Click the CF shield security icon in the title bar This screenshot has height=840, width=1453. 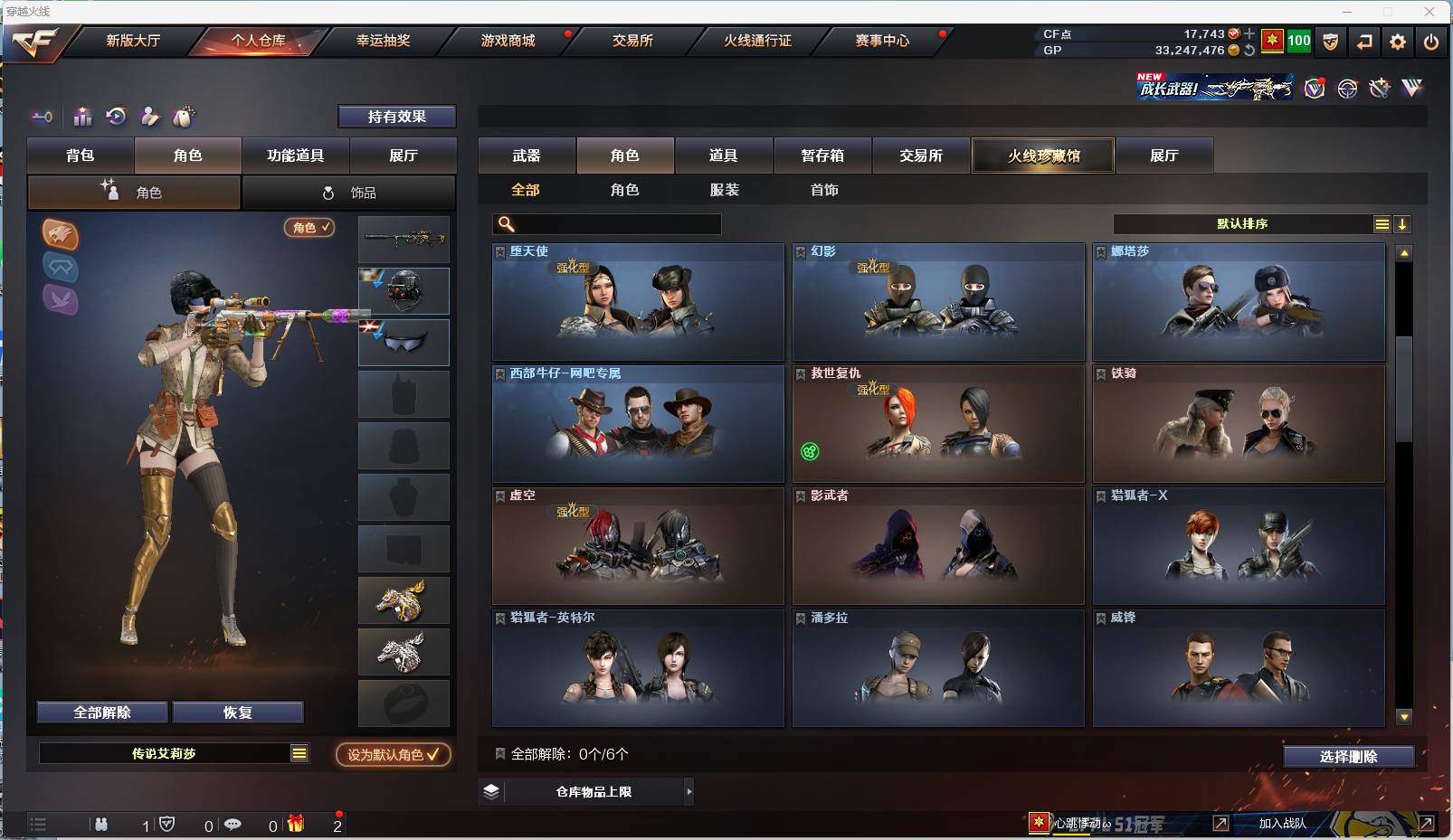[1330, 41]
